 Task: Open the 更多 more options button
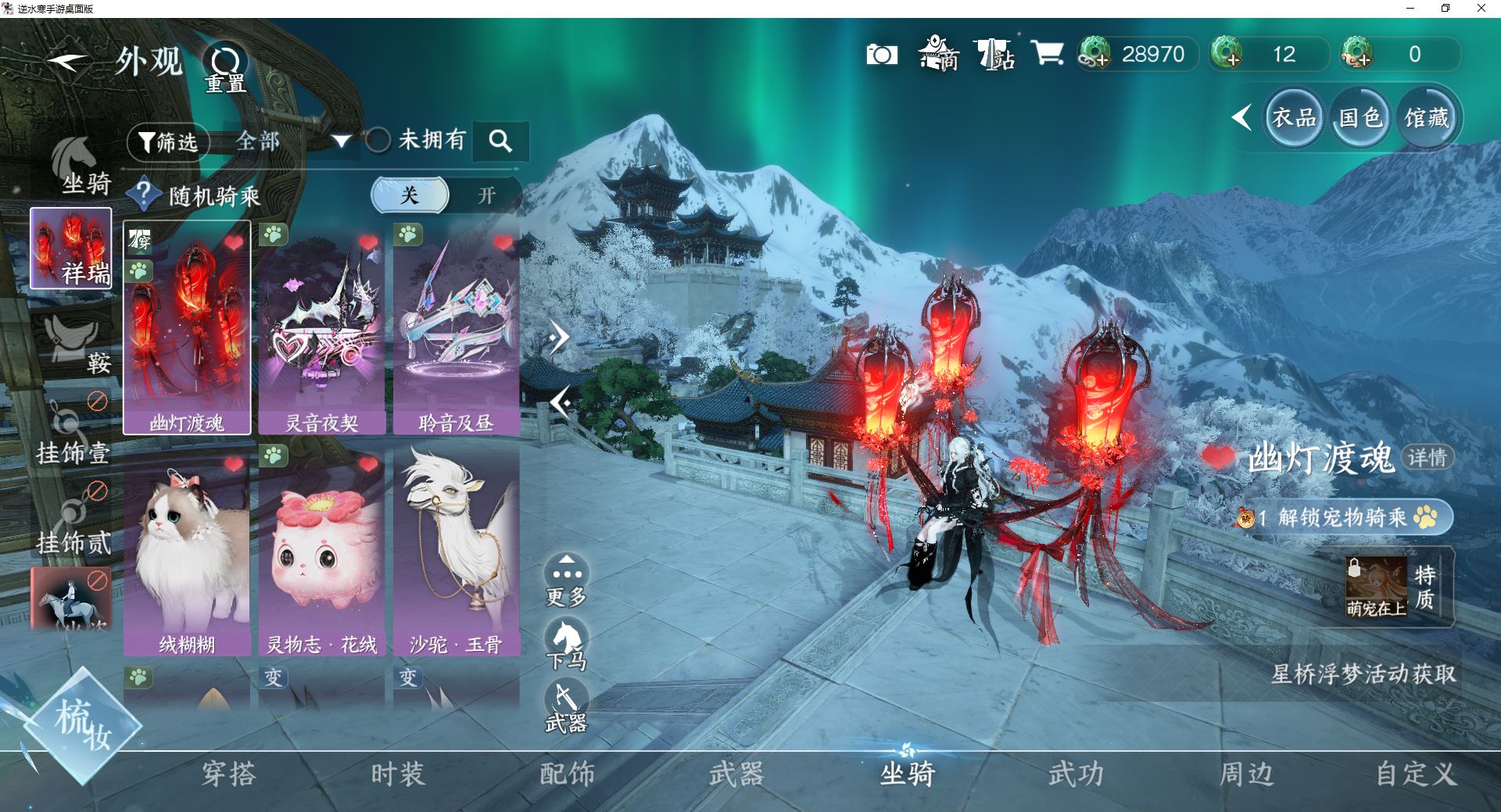(x=566, y=581)
